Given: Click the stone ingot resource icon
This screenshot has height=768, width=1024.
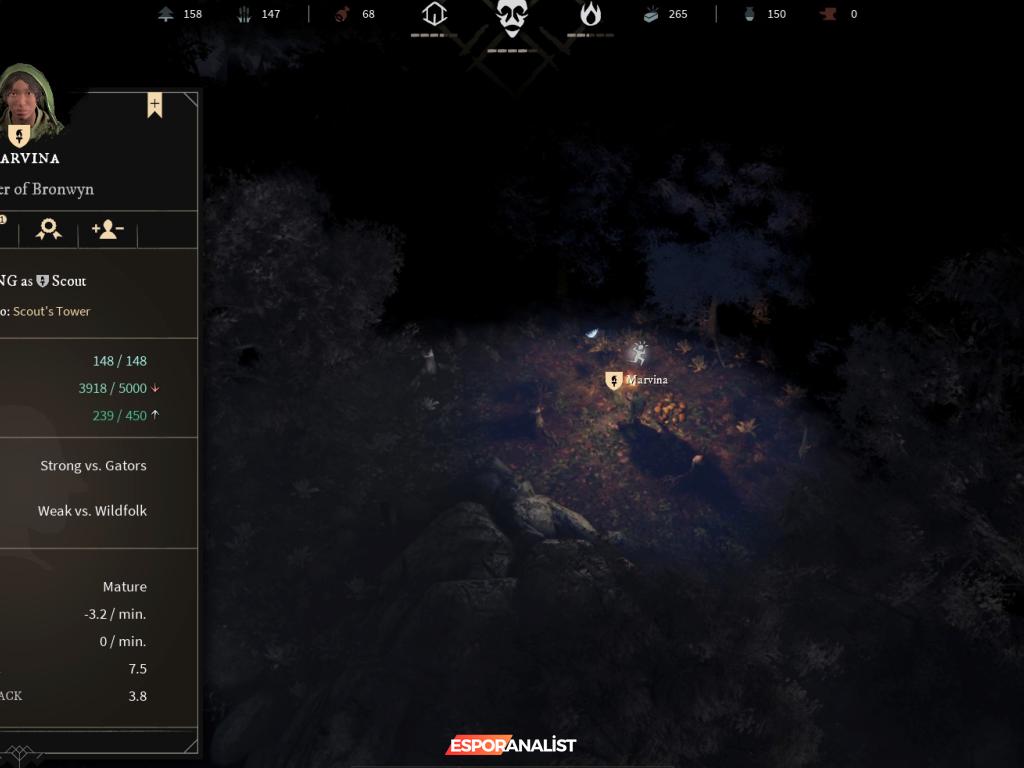Looking at the screenshot, I should pyautogui.click(x=651, y=14).
